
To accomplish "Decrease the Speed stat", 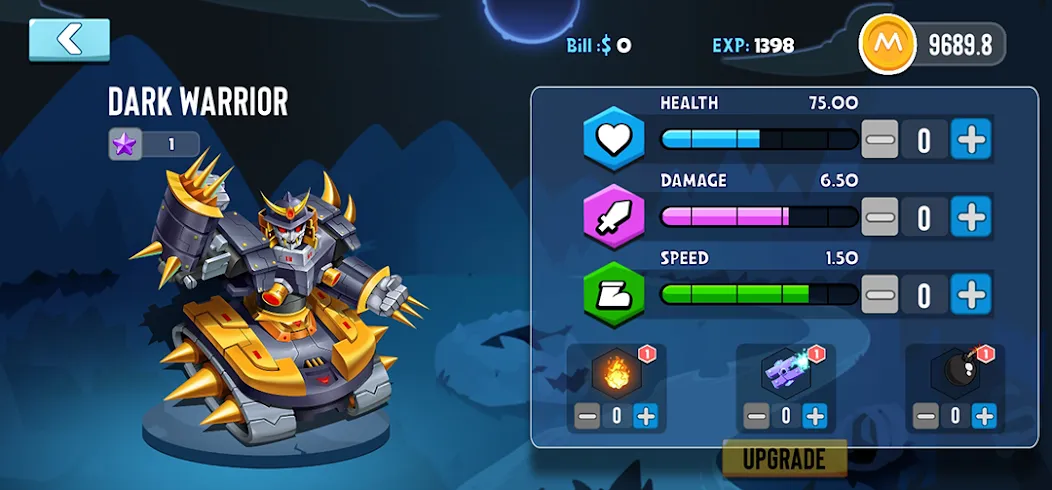I will (880, 294).
